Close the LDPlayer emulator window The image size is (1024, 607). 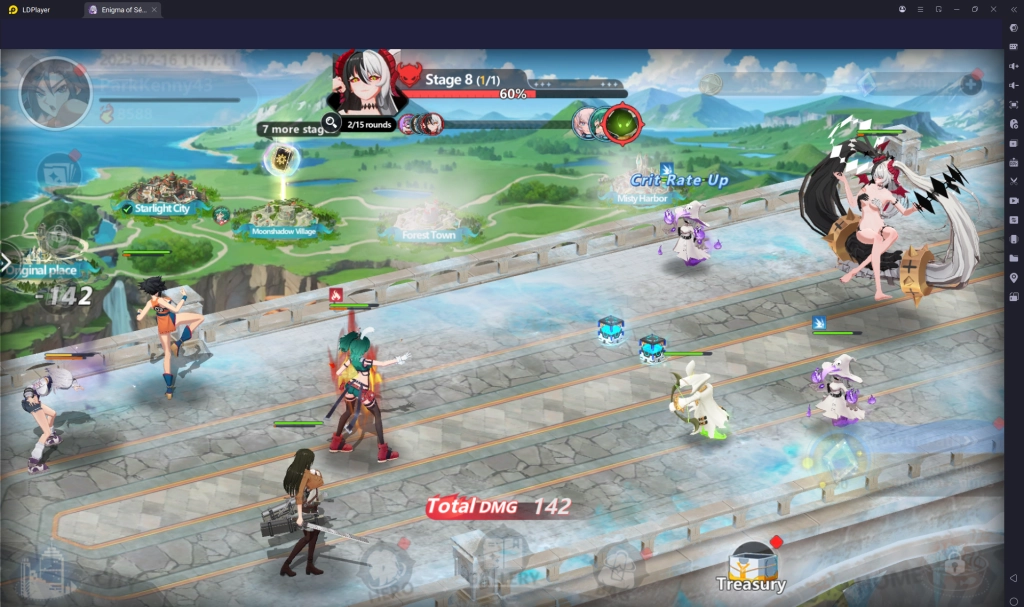993,9
